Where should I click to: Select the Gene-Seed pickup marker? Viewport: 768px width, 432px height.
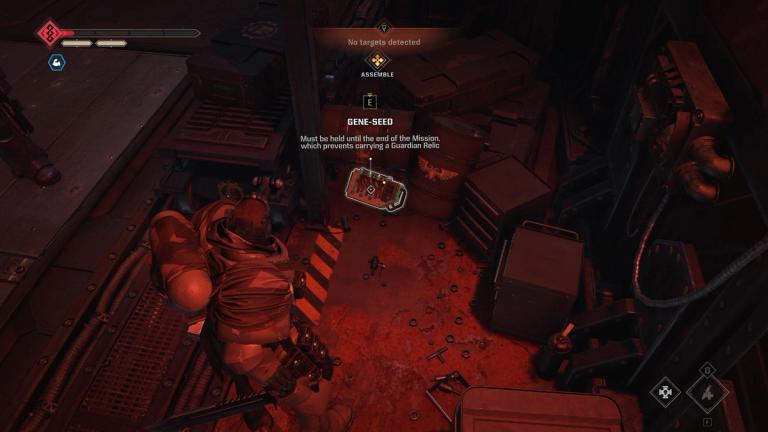point(370,187)
